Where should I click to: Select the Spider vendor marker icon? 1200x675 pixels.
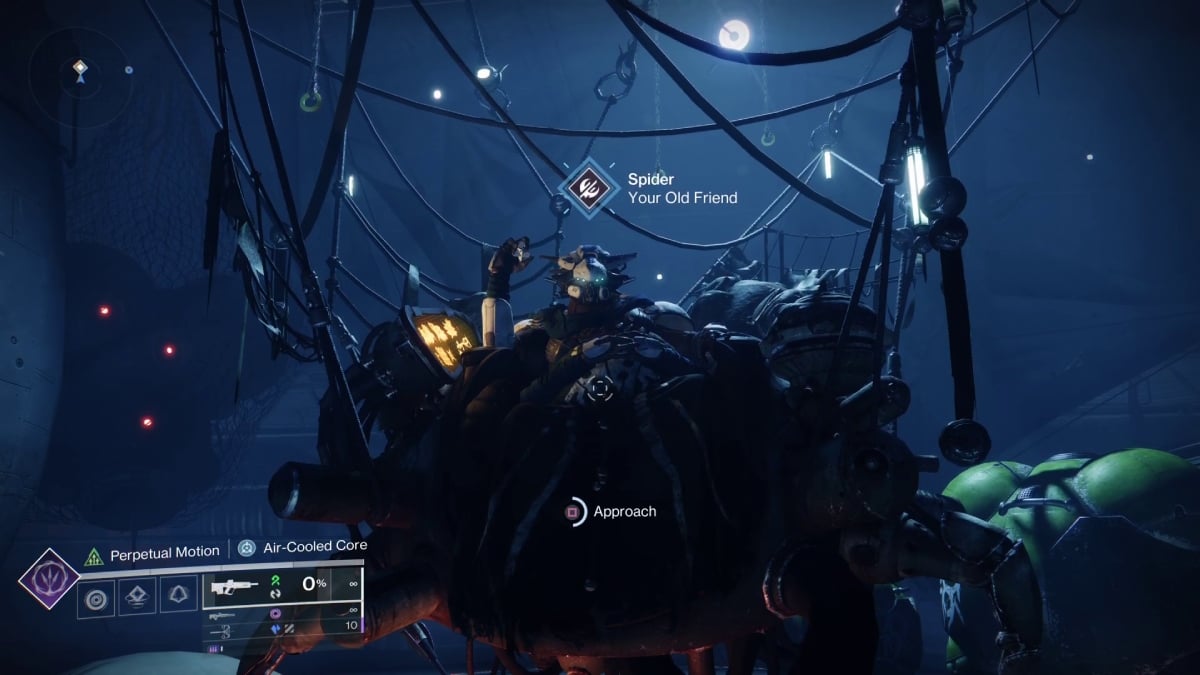point(586,187)
